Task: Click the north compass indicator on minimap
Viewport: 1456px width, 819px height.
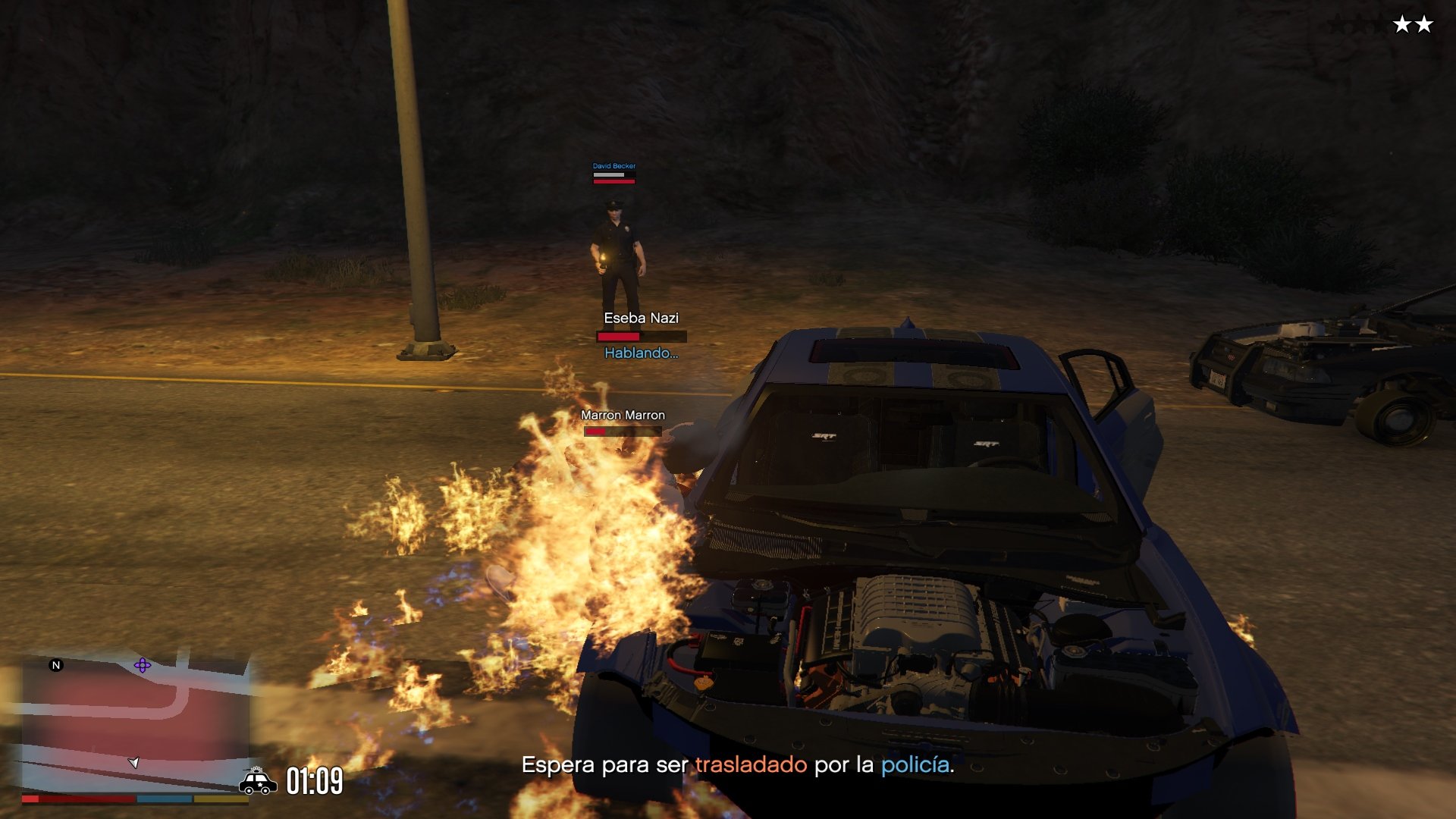Action: pos(55,665)
